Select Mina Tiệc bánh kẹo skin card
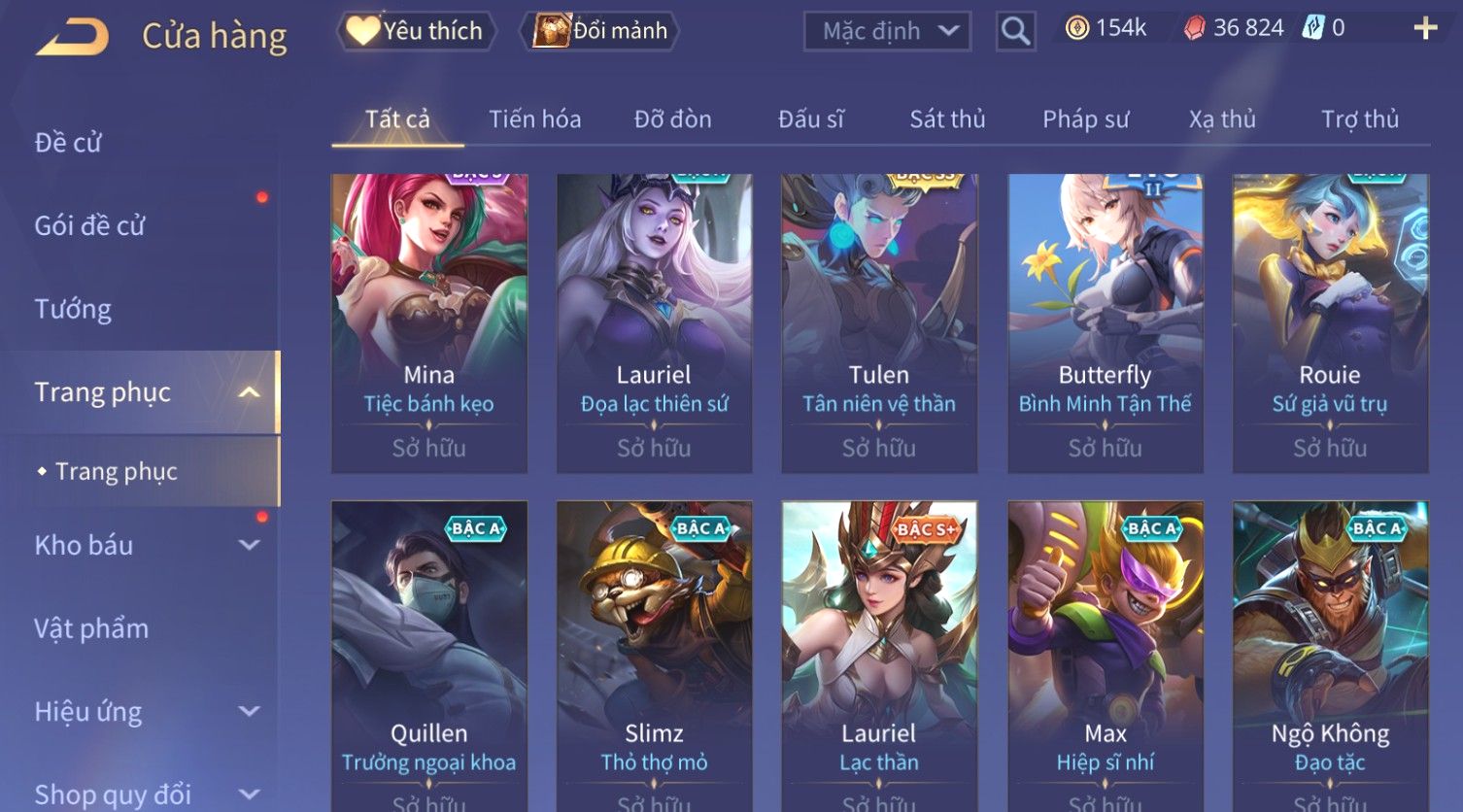Viewport: 1463px width, 812px height. (x=429, y=322)
